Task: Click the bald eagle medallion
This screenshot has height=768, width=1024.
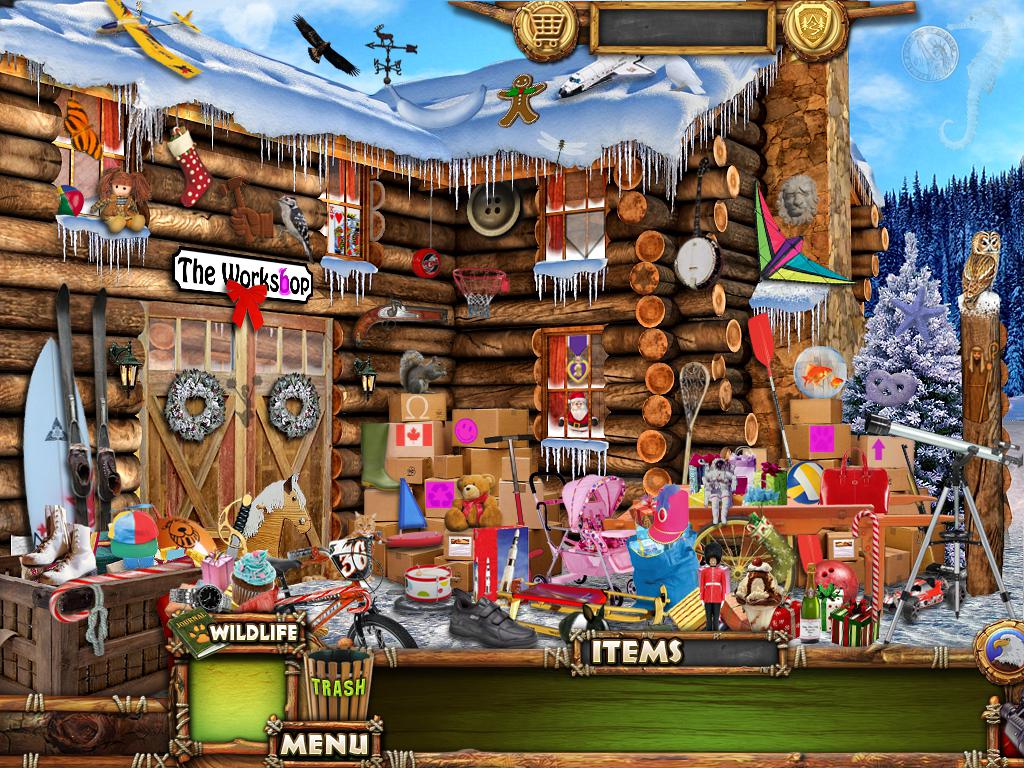Action: [x=1001, y=652]
